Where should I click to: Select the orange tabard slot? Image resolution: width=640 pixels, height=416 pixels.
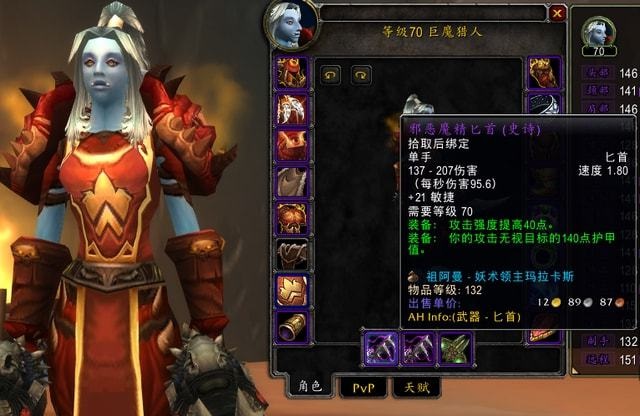[291, 290]
